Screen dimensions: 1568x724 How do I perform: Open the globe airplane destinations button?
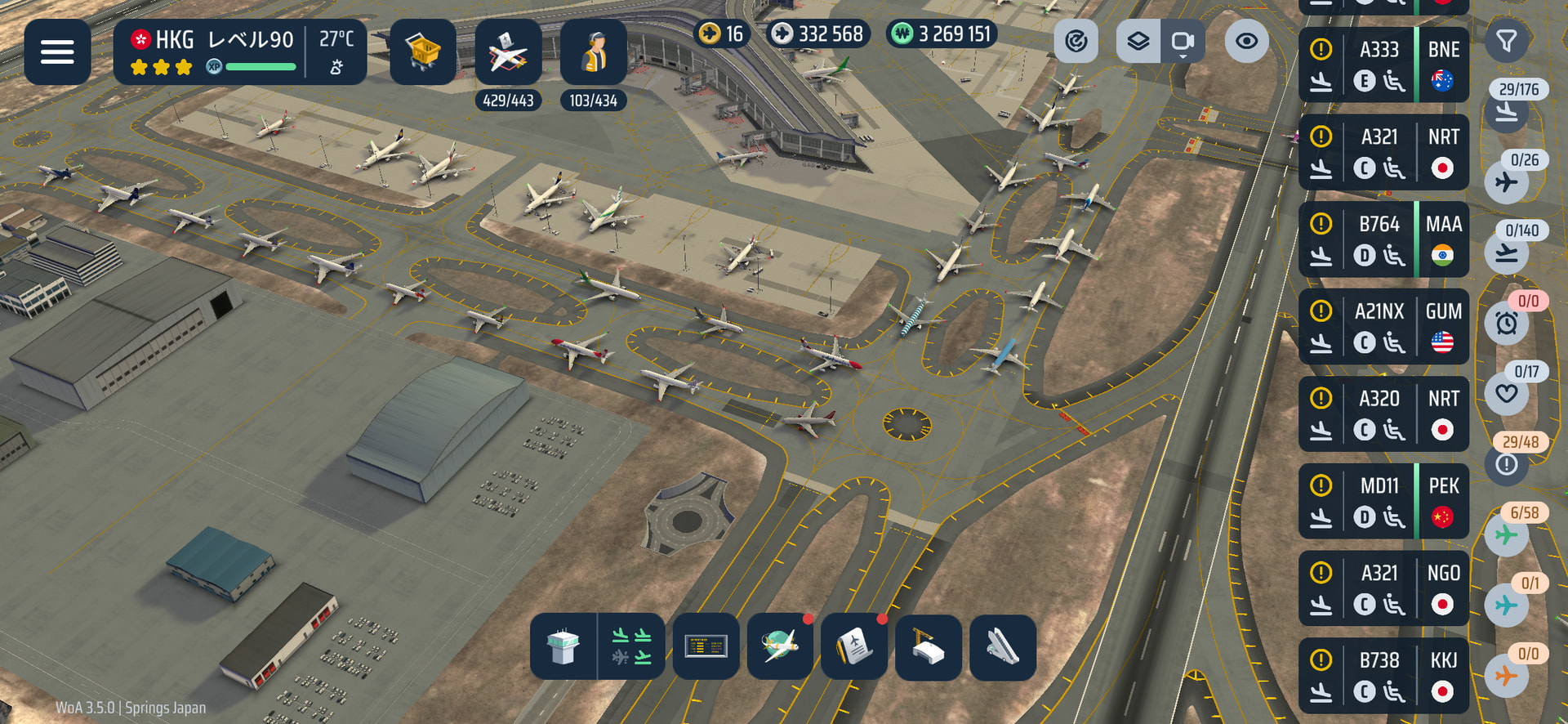click(780, 647)
